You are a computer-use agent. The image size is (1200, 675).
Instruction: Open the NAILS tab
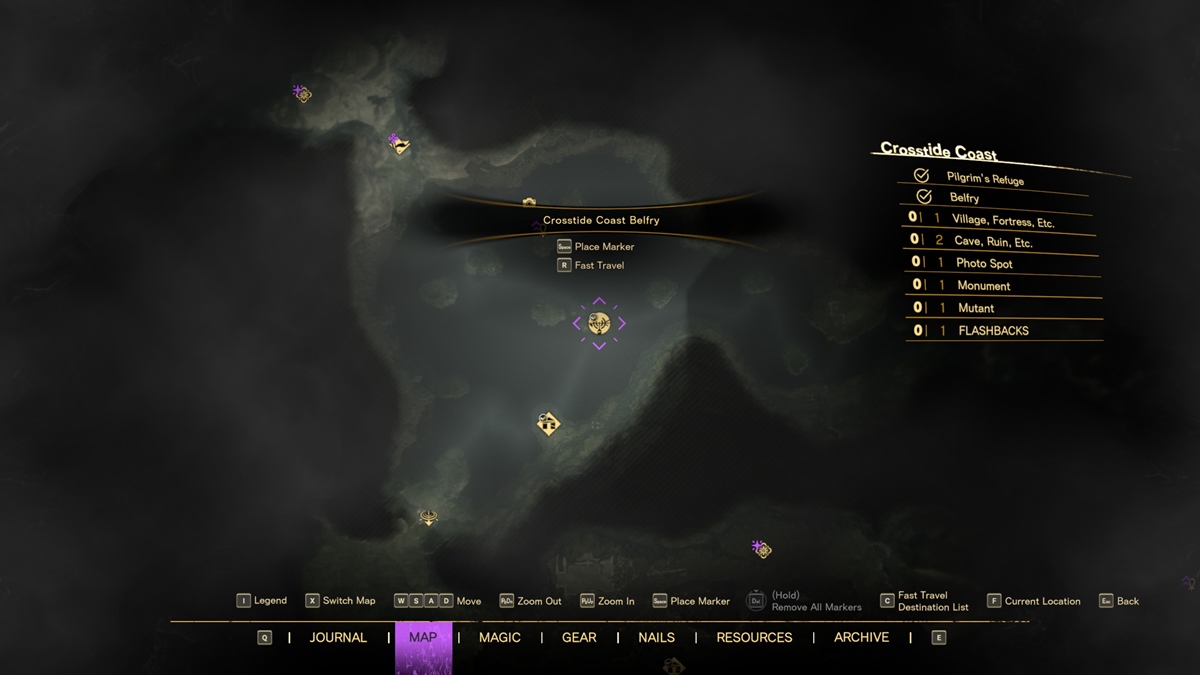point(656,638)
